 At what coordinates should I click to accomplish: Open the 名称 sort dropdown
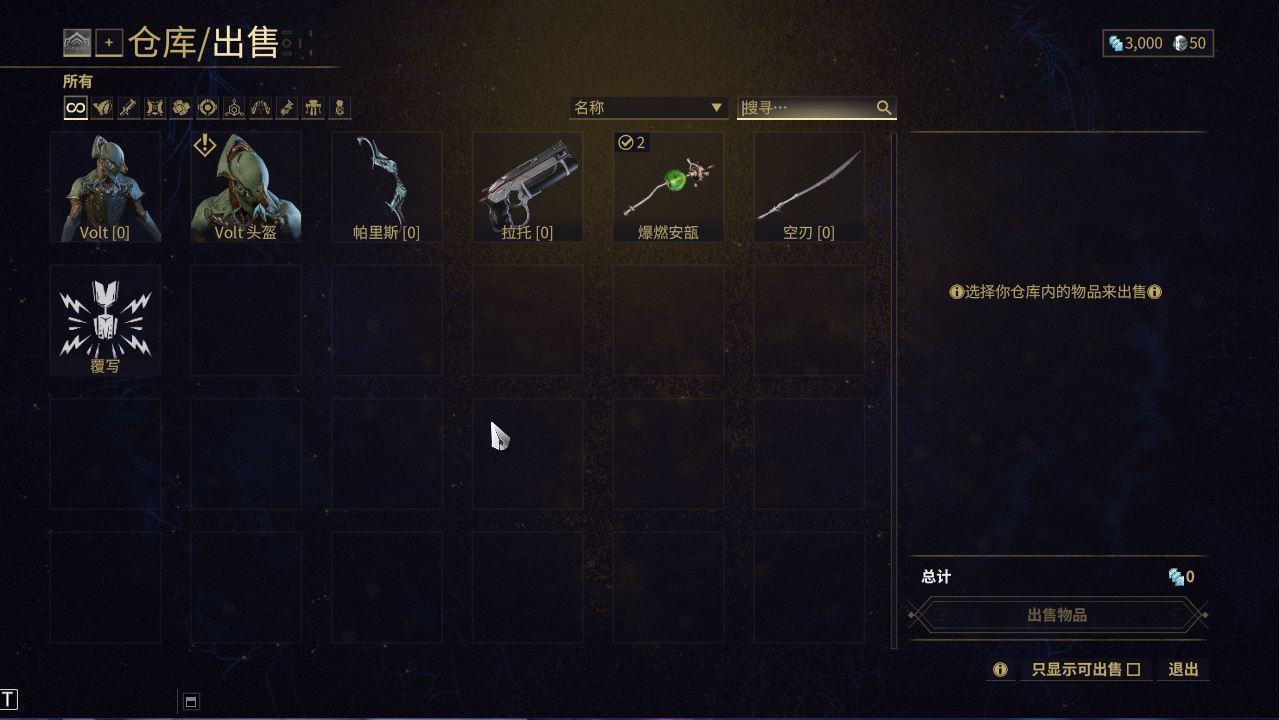[648, 108]
